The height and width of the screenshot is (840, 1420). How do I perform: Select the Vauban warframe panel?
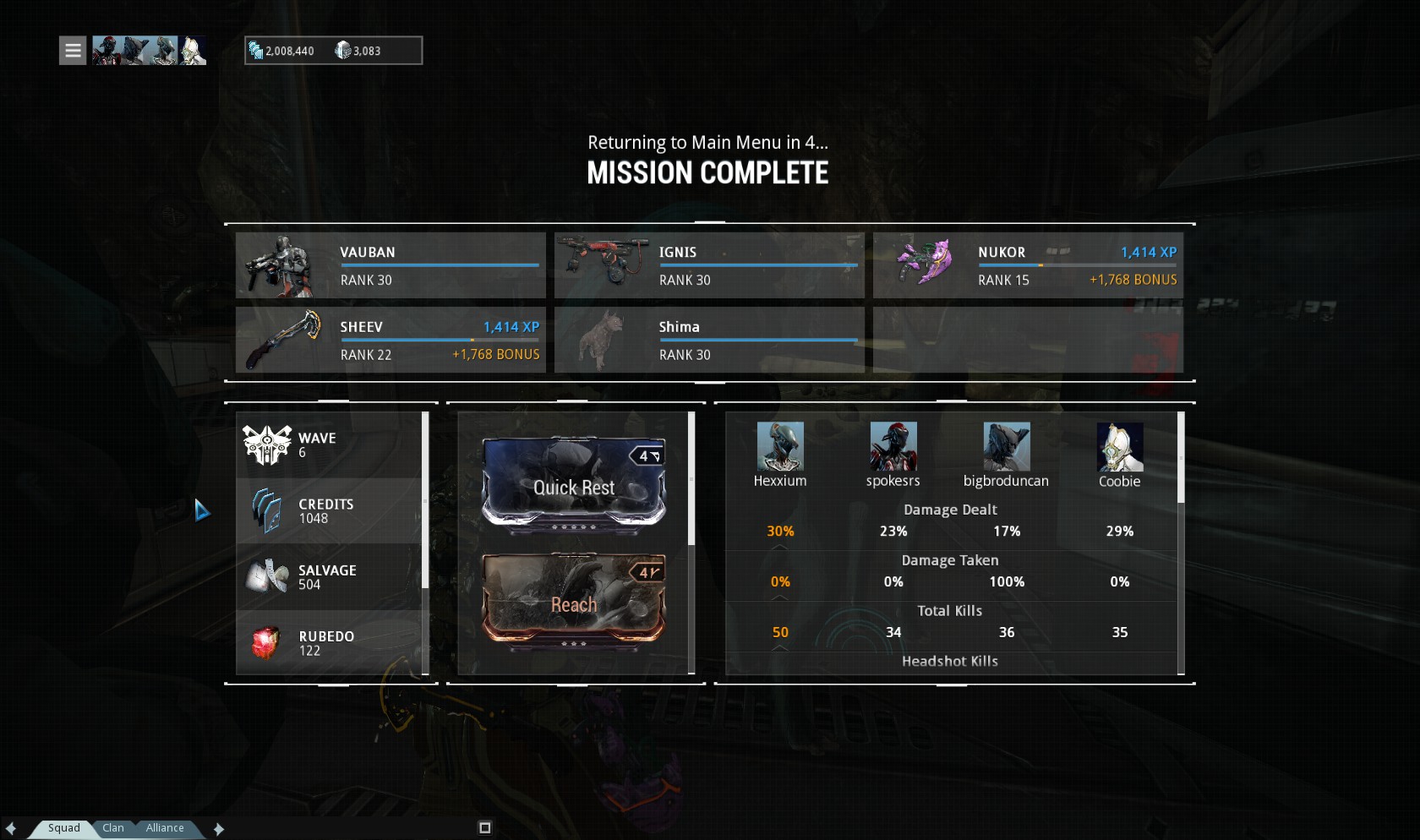click(x=390, y=265)
